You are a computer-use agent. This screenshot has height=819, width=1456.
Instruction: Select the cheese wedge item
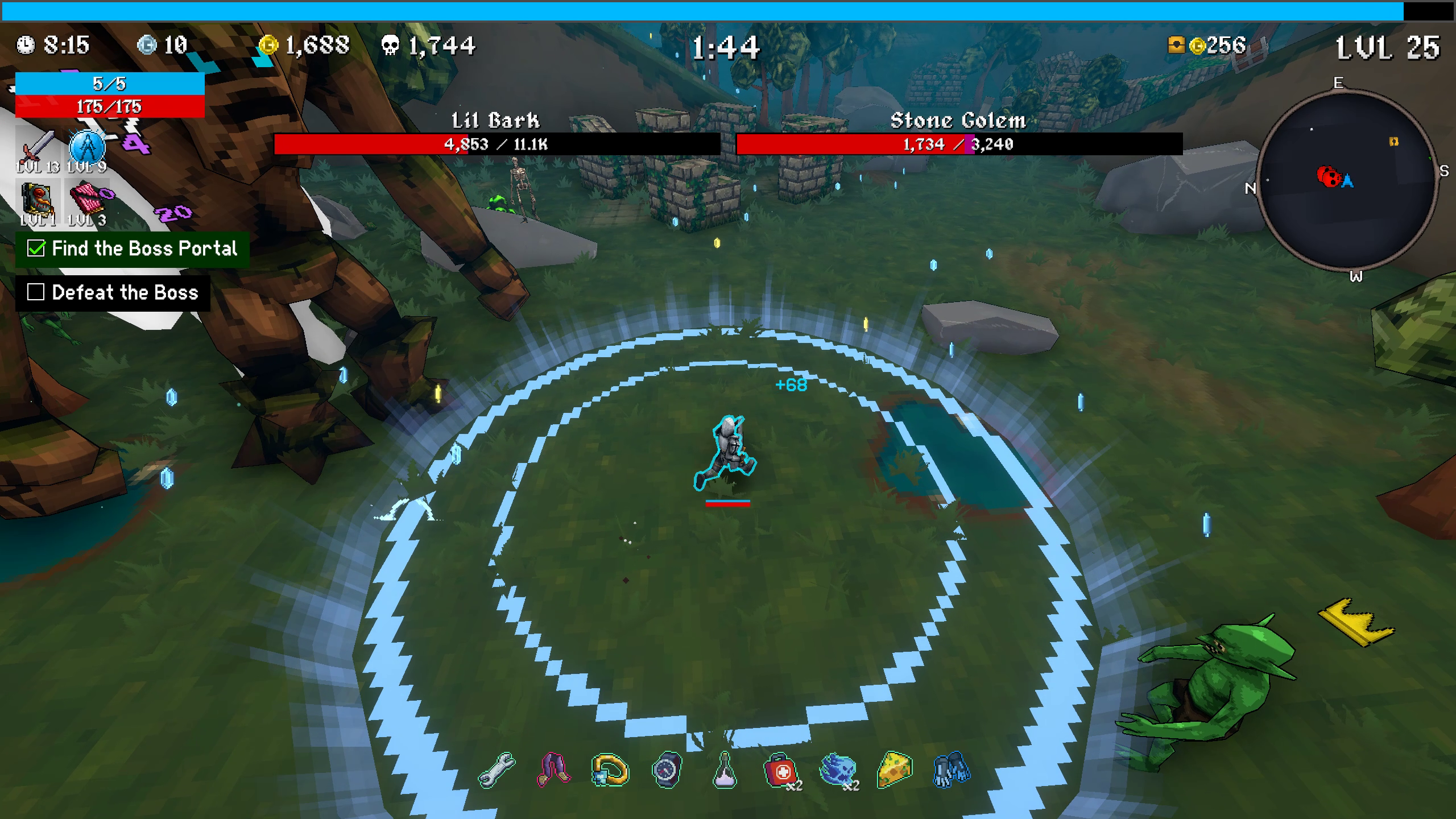[895, 771]
